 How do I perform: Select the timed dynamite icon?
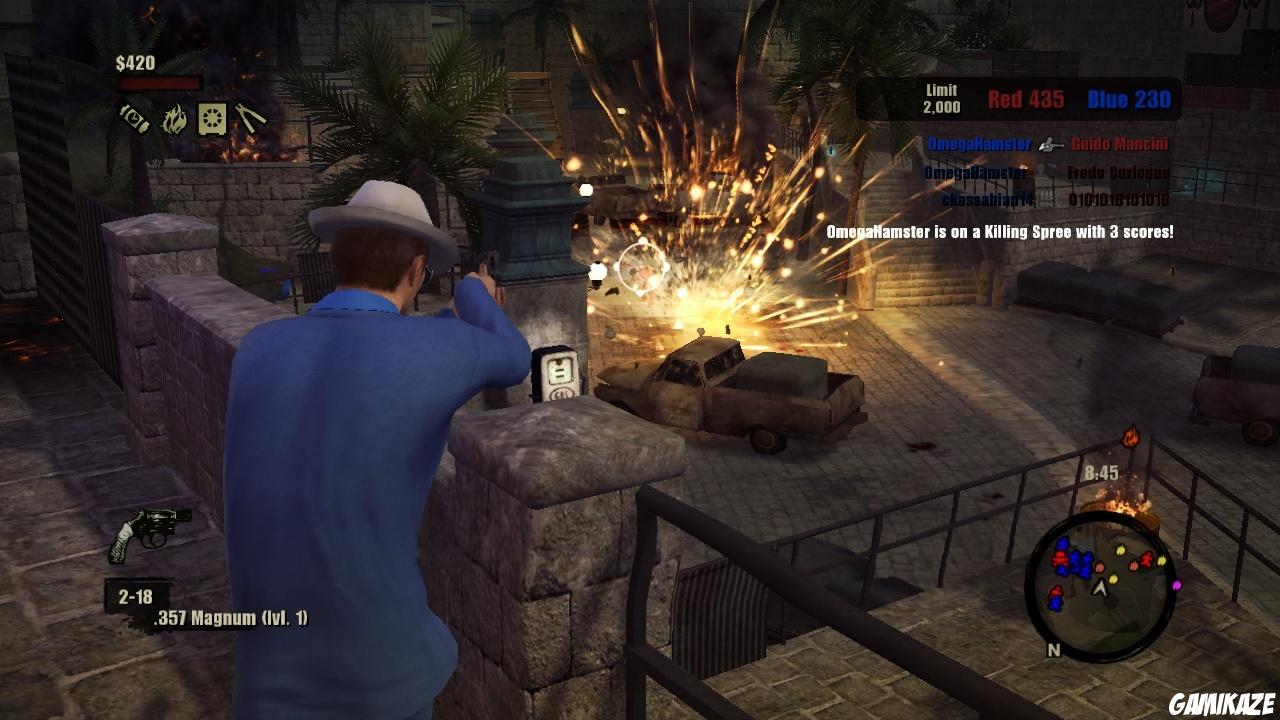coord(135,119)
